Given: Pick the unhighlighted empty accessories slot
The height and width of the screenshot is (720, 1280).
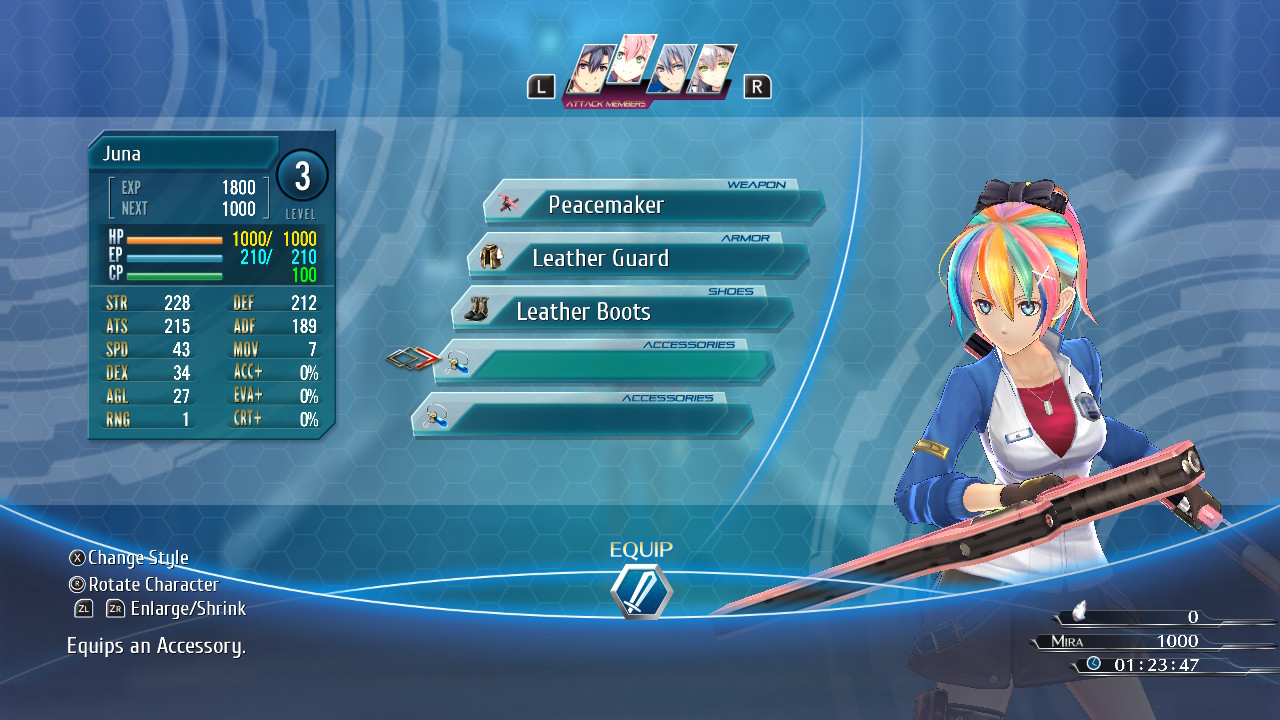Looking at the screenshot, I should point(582,418).
